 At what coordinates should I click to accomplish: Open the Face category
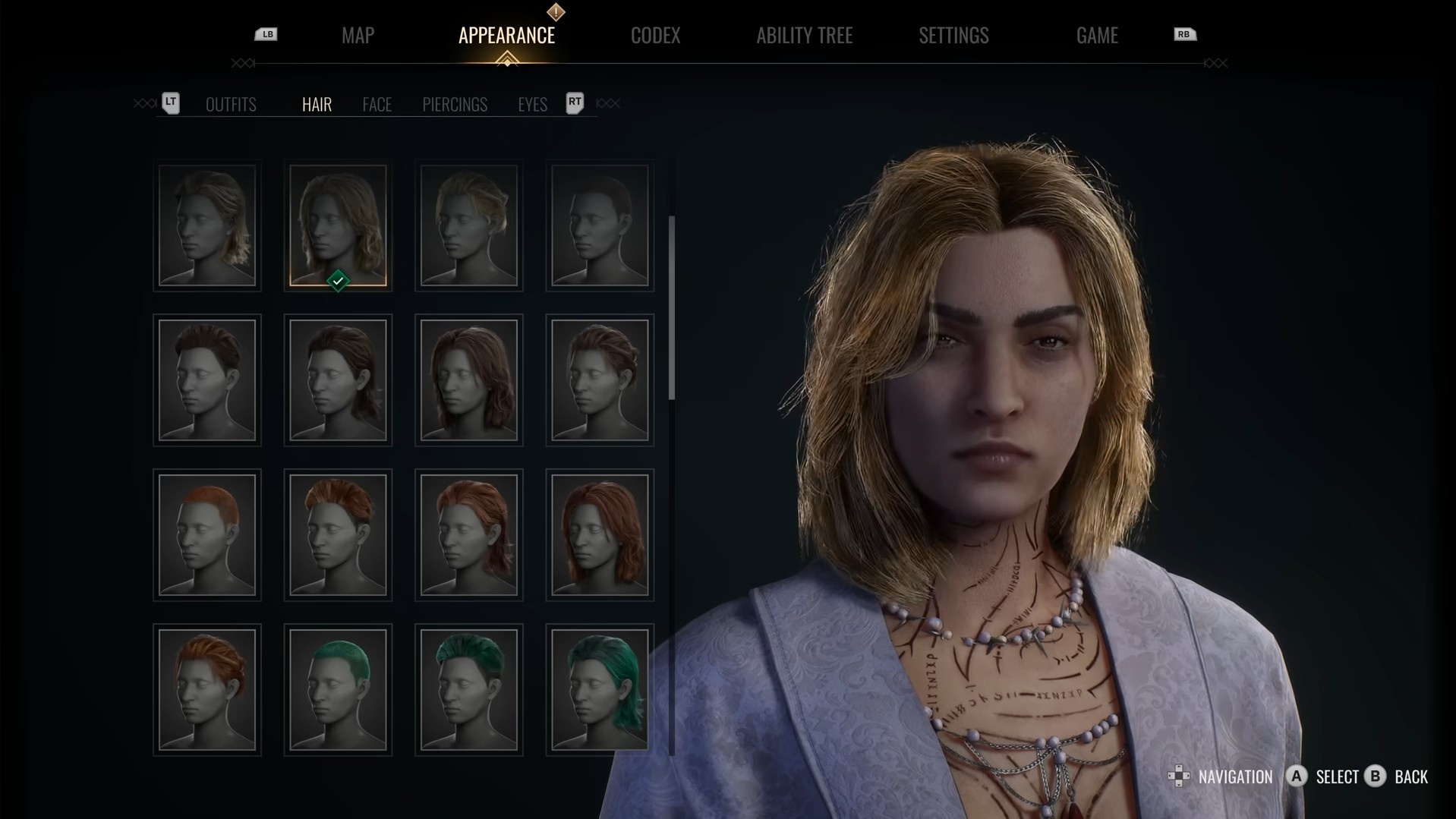(377, 105)
